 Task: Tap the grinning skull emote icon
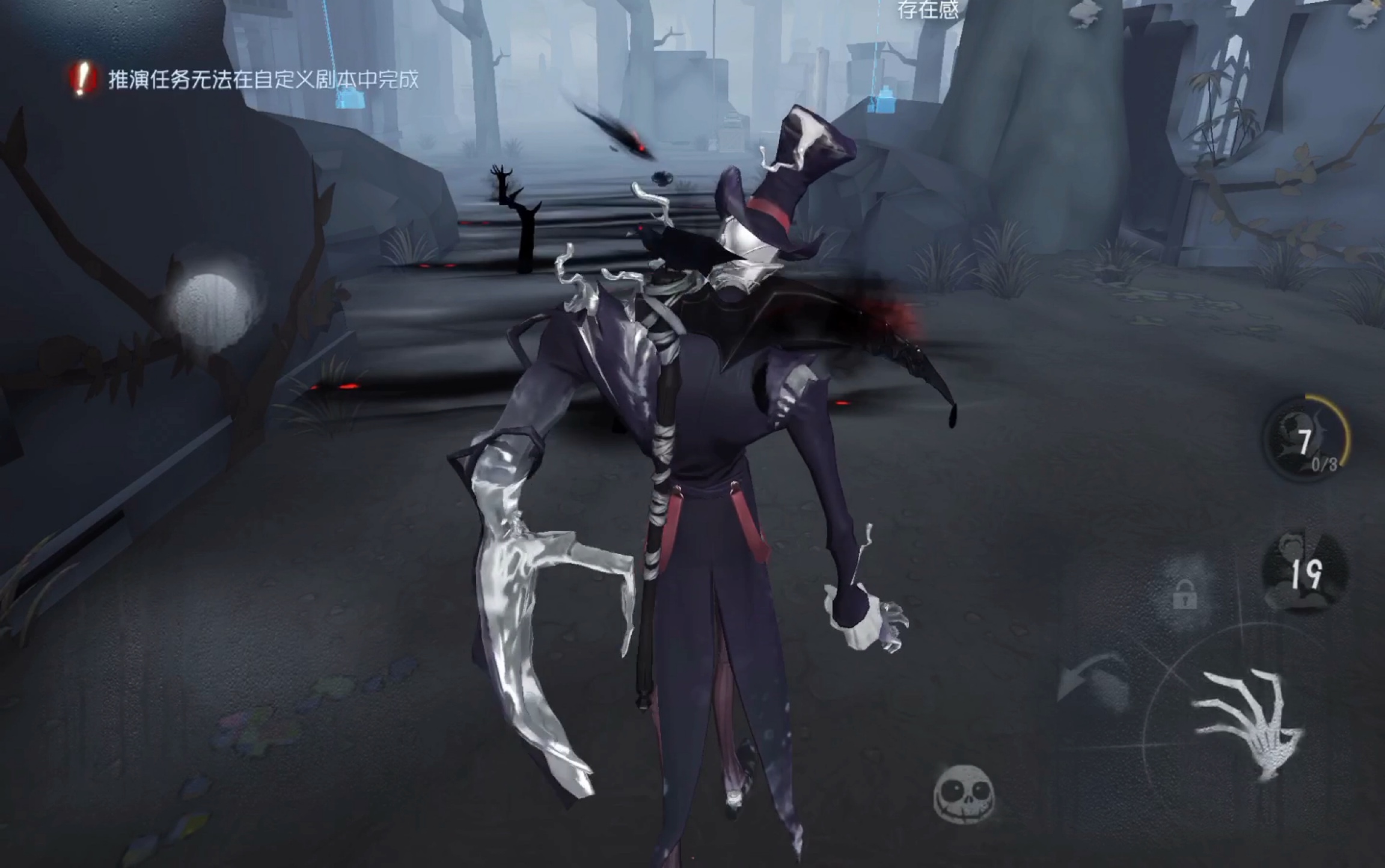point(964,793)
